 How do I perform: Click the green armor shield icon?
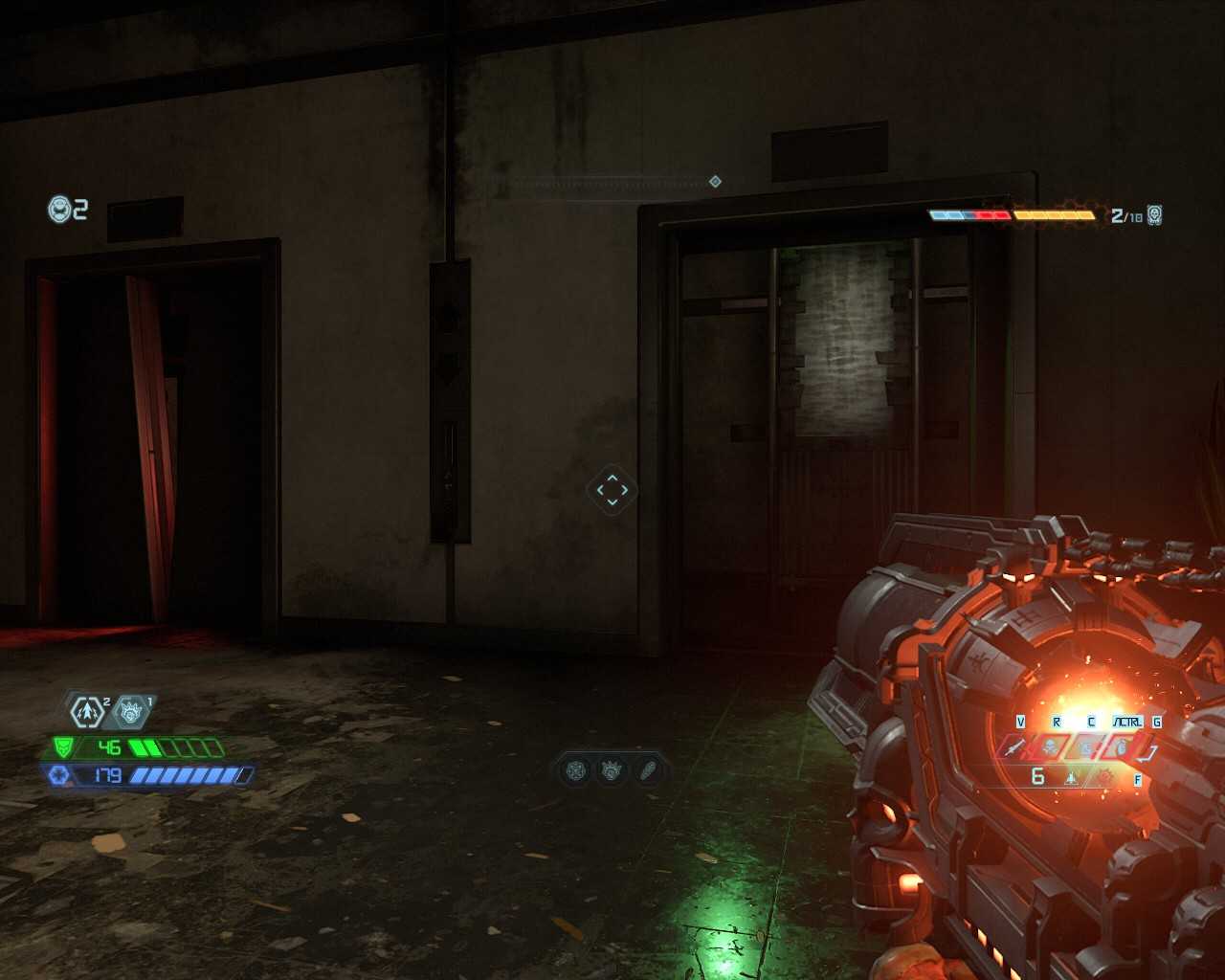(63, 746)
